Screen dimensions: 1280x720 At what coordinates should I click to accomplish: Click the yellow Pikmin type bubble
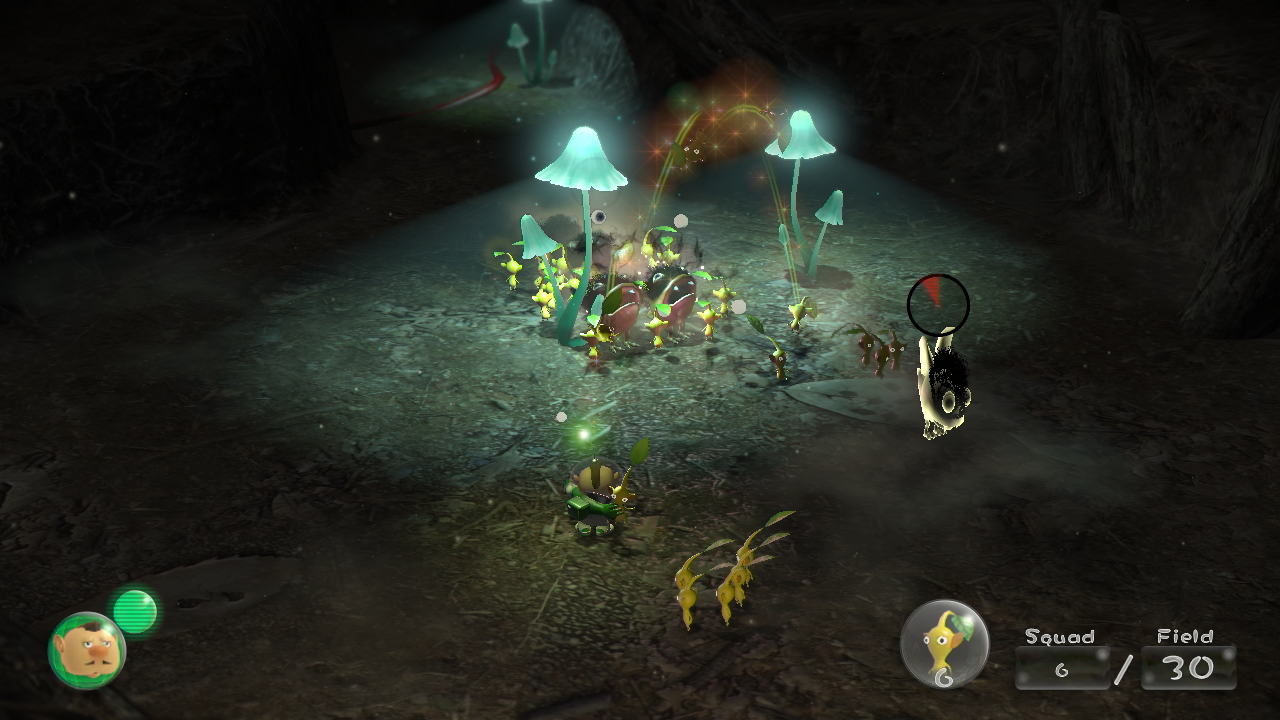pyautogui.click(x=944, y=644)
